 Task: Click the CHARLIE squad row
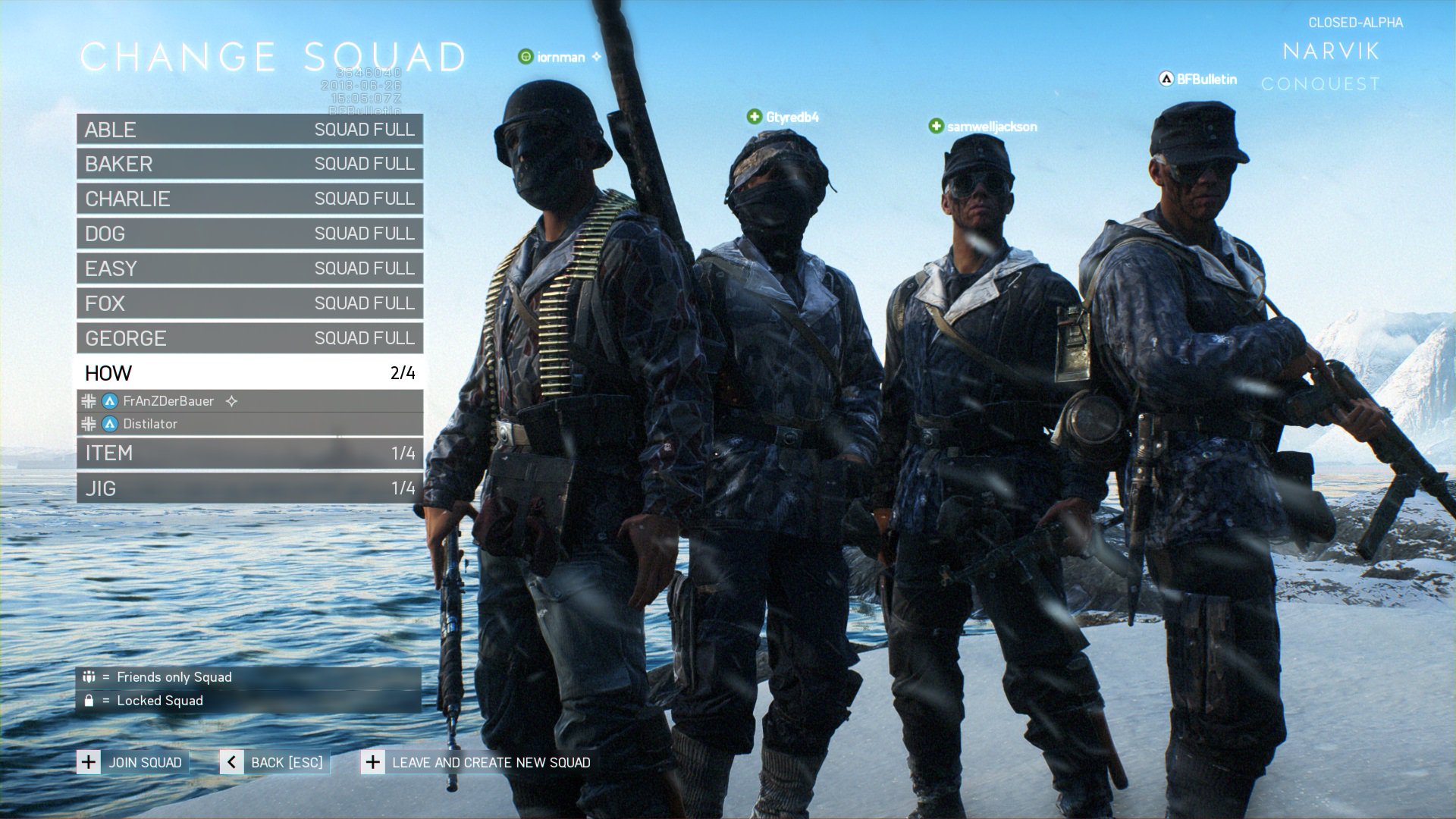click(249, 199)
